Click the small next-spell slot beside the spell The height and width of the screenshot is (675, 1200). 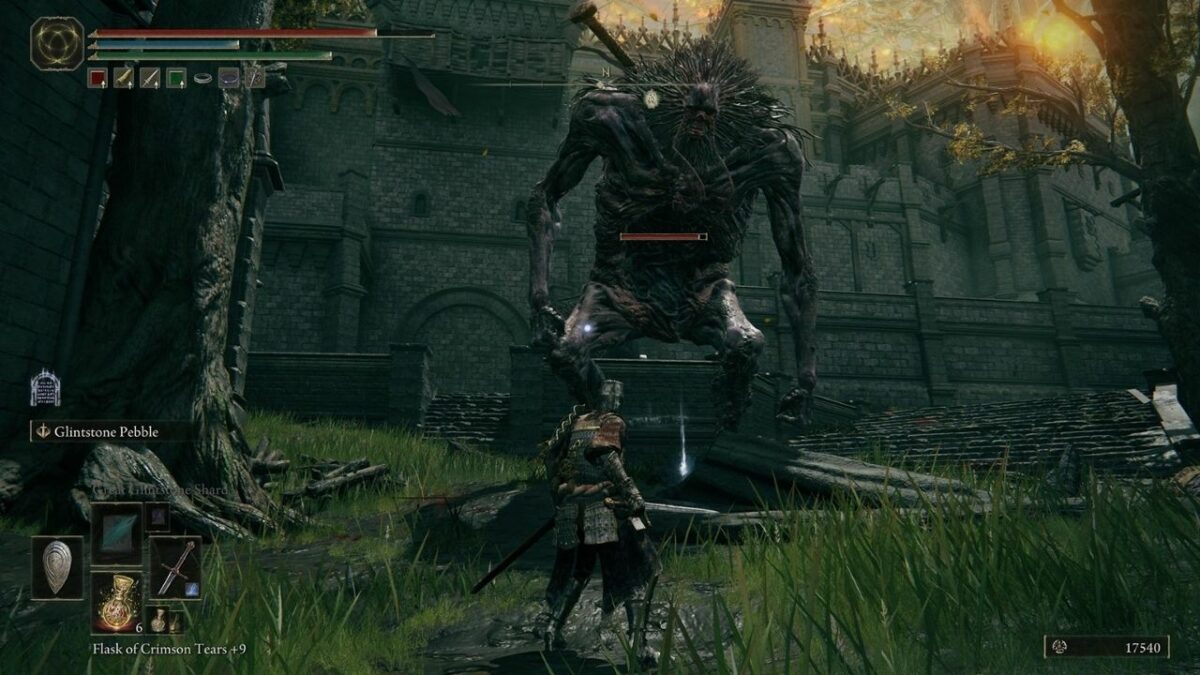(x=157, y=516)
